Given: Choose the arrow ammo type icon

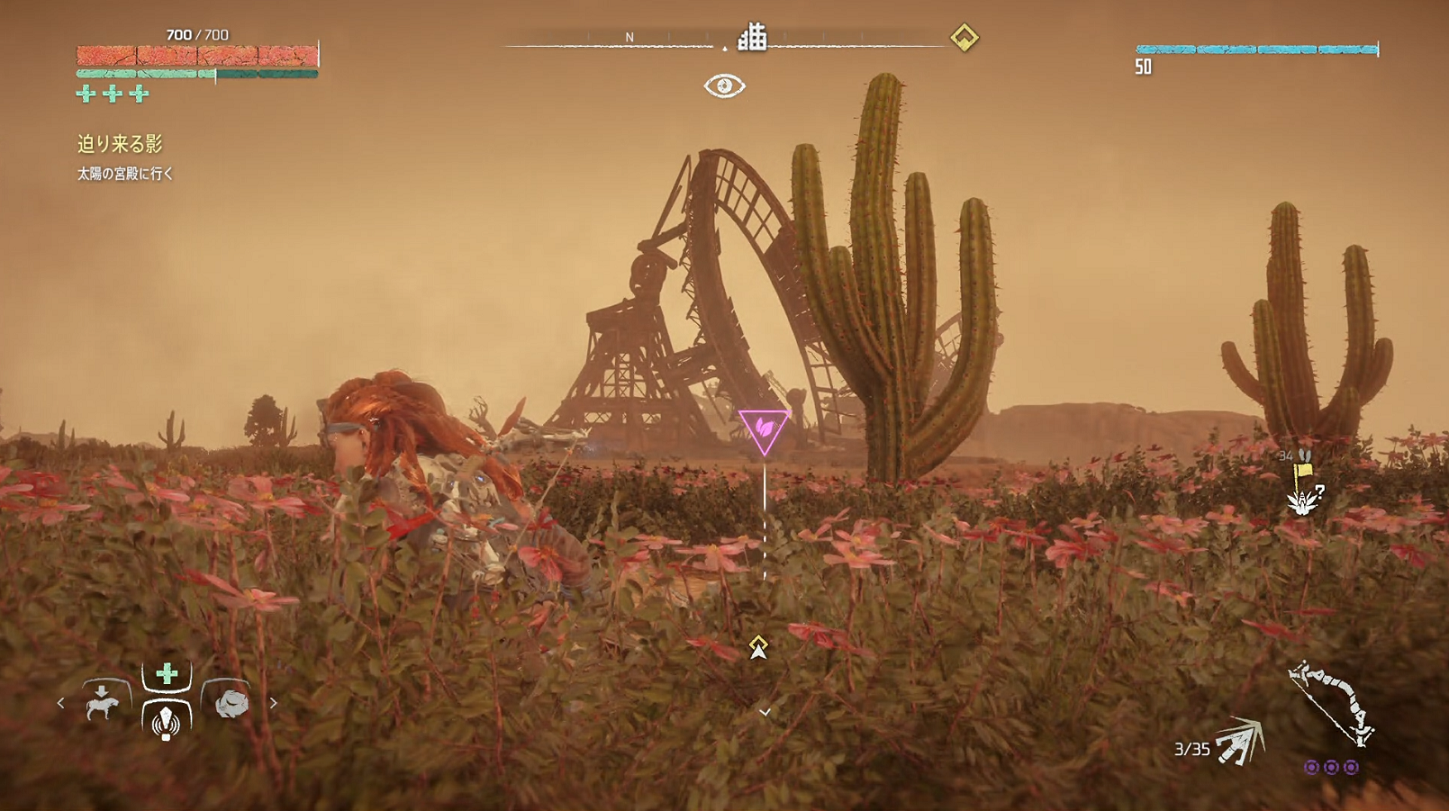Looking at the screenshot, I should tap(1240, 743).
